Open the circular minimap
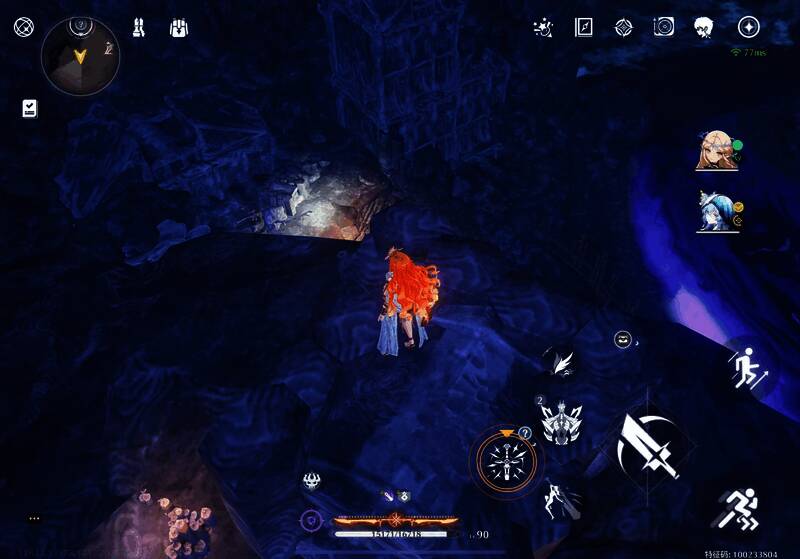The width and height of the screenshot is (800, 559). point(80,56)
